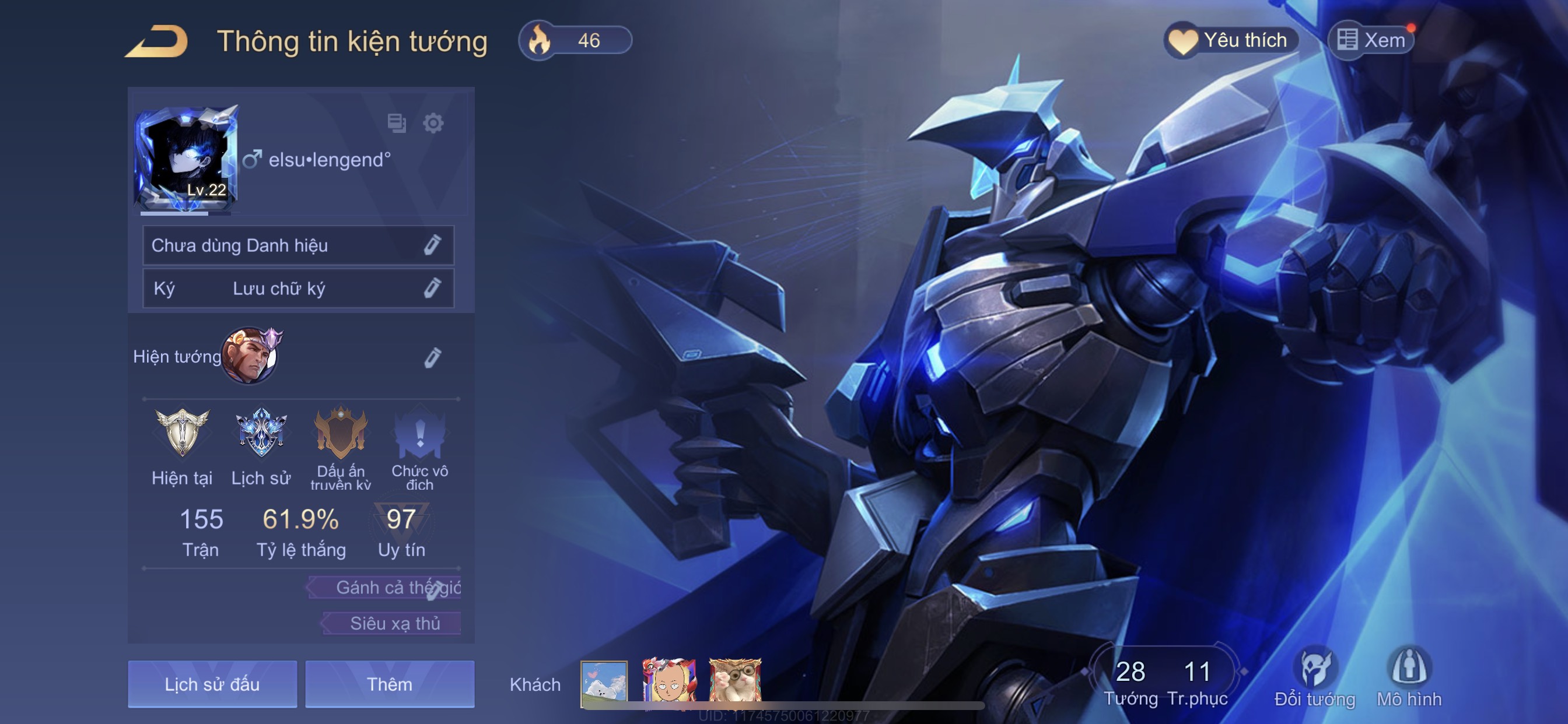
Task: Open Đổi tướng hero change
Action: pyautogui.click(x=1315, y=677)
